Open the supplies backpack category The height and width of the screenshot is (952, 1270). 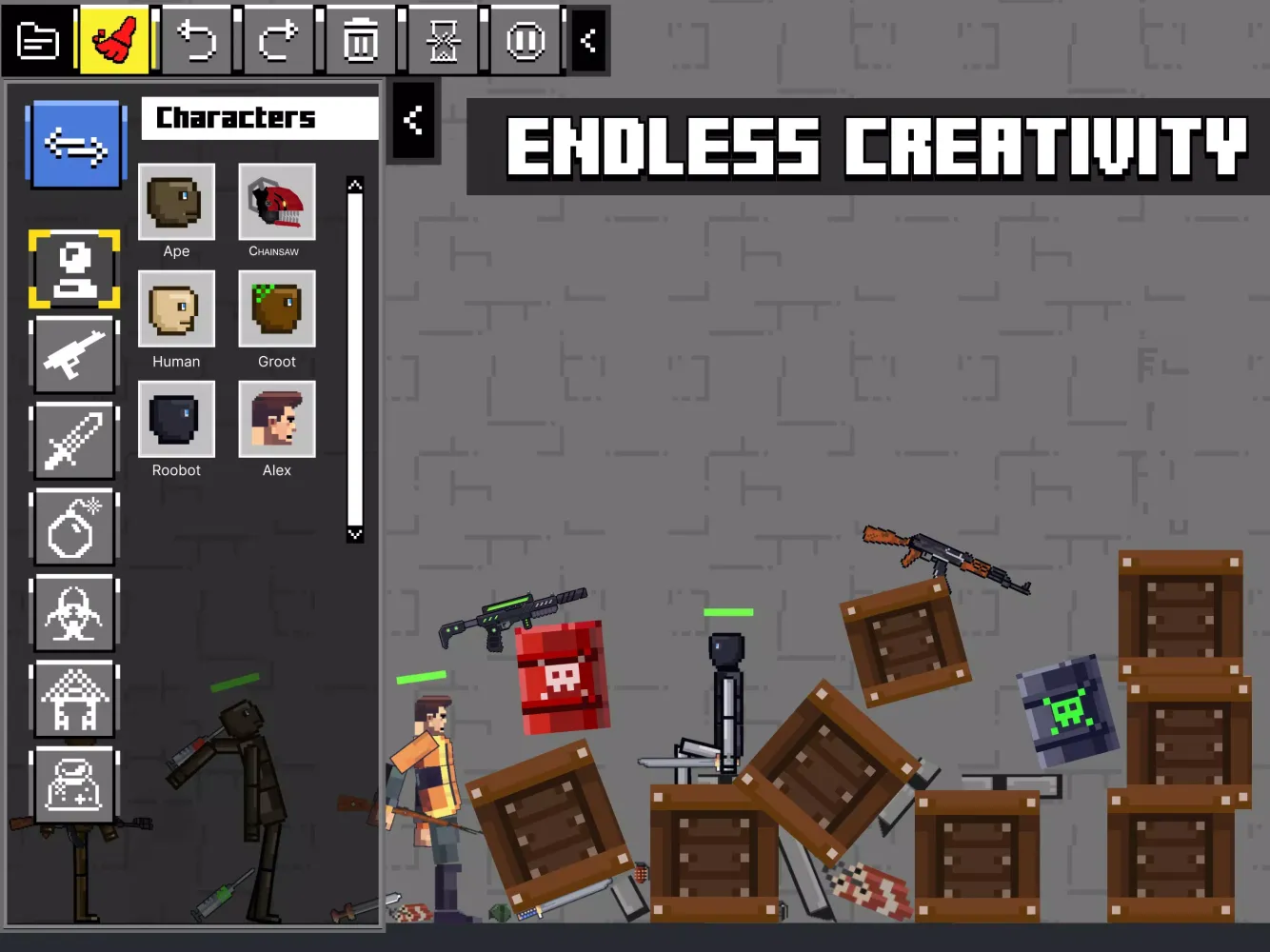[74, 783]
